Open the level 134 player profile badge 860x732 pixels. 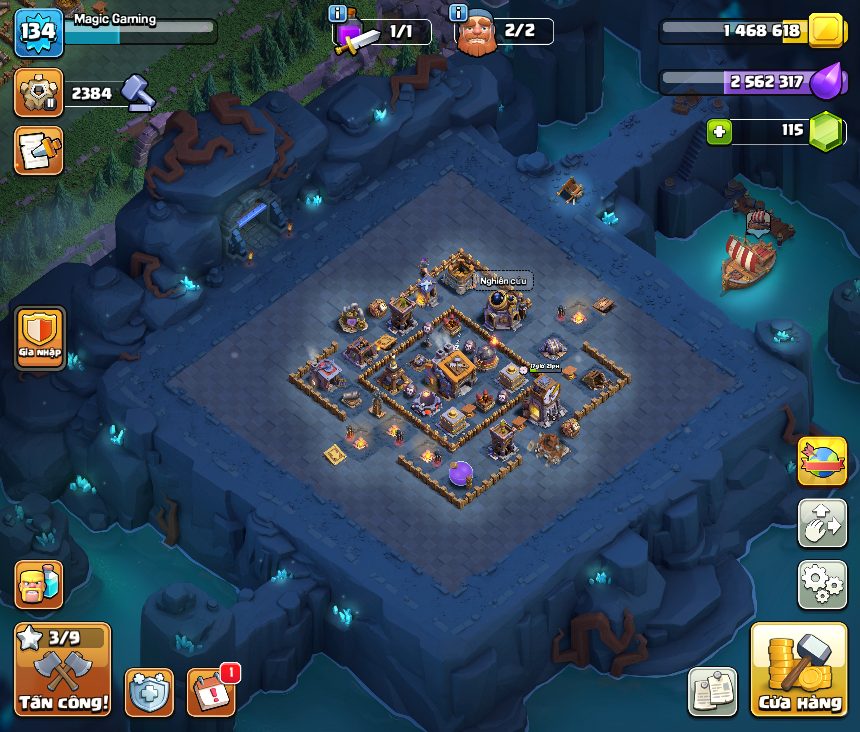(x=39, y=33)
